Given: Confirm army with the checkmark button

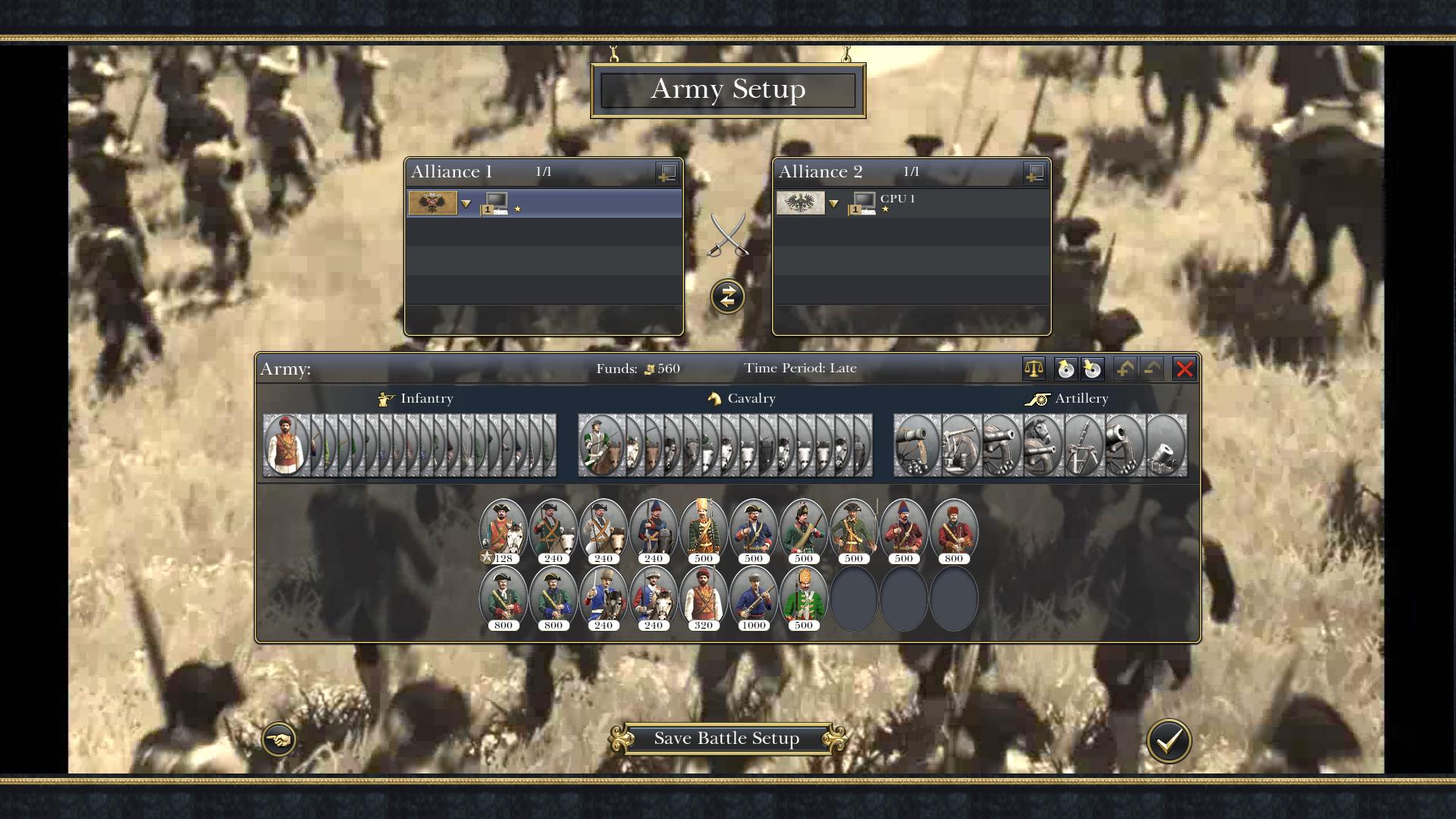Looking at the screenshot, I should pyautogui.click(x=1168, y=741).
